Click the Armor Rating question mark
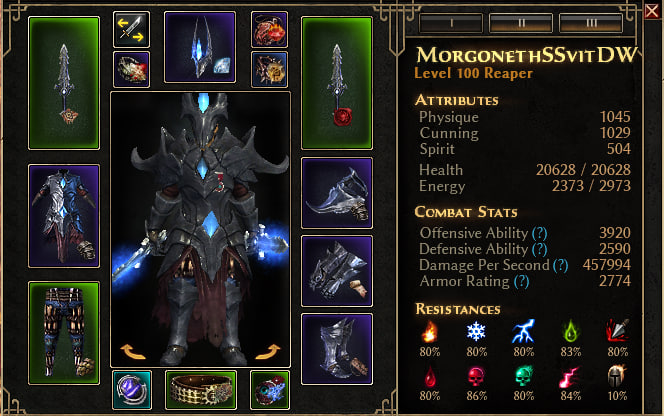Image resolution: width=664 pixels, height=416 pixels. 519,283
